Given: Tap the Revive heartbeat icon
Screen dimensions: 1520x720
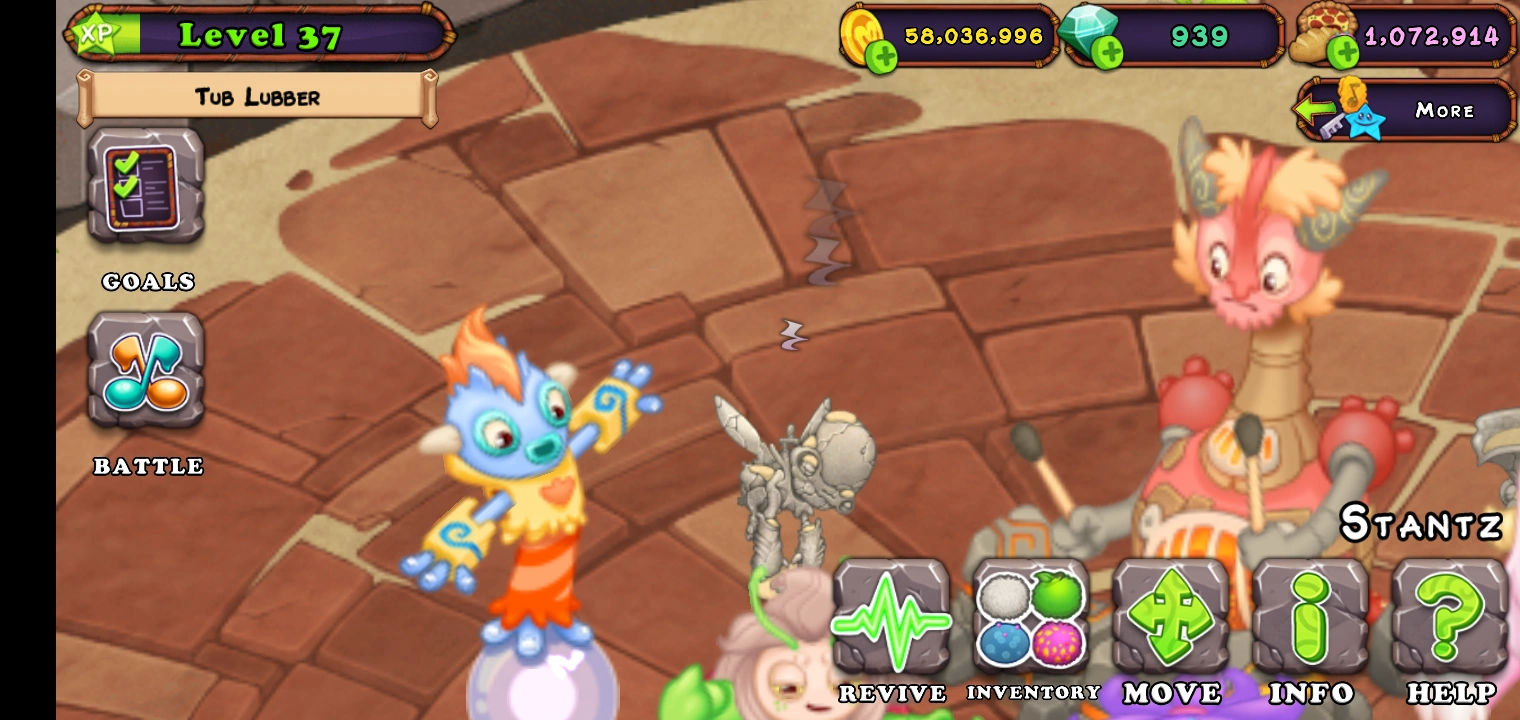Looking at the screenshot, I should tap(889, 617).
